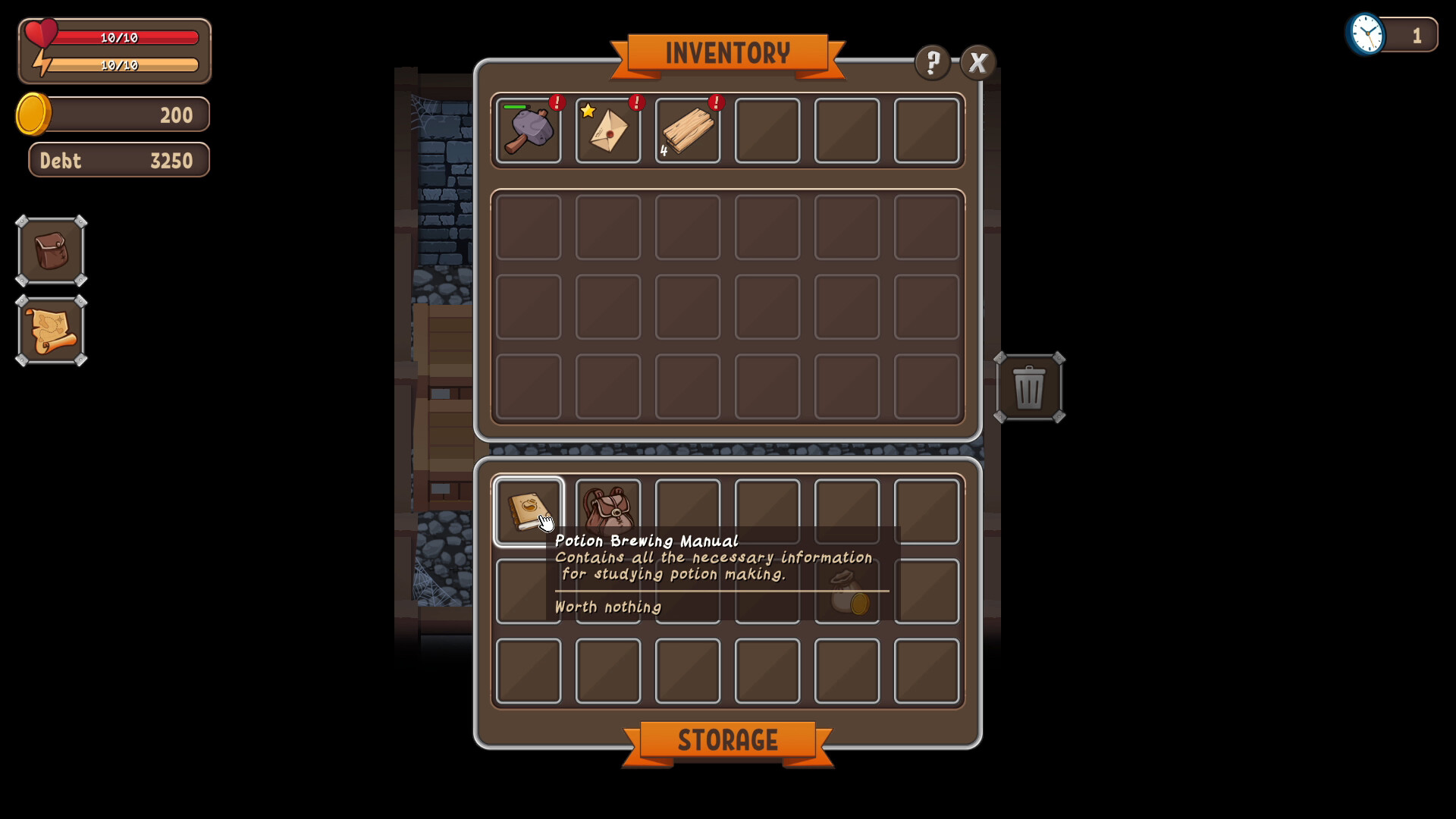The width and height of the screenshot is (1456, 819).
Task: Click the Storage banner title
Action: 727,741
